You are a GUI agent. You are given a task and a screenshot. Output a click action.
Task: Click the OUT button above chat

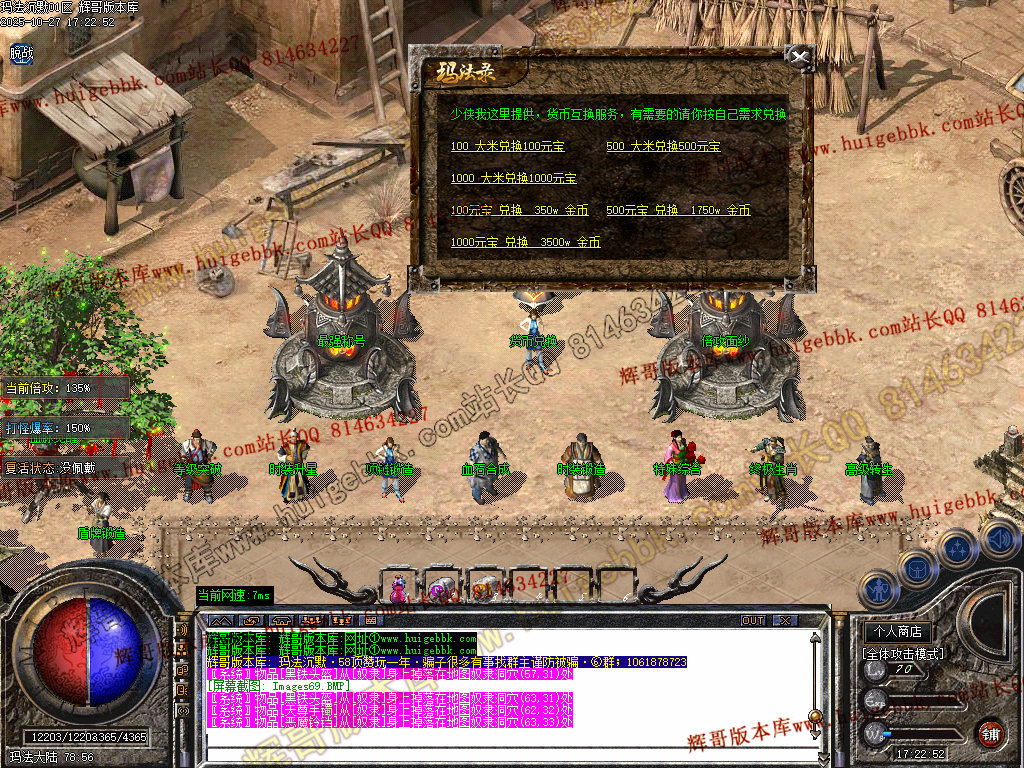click(753, 620)
